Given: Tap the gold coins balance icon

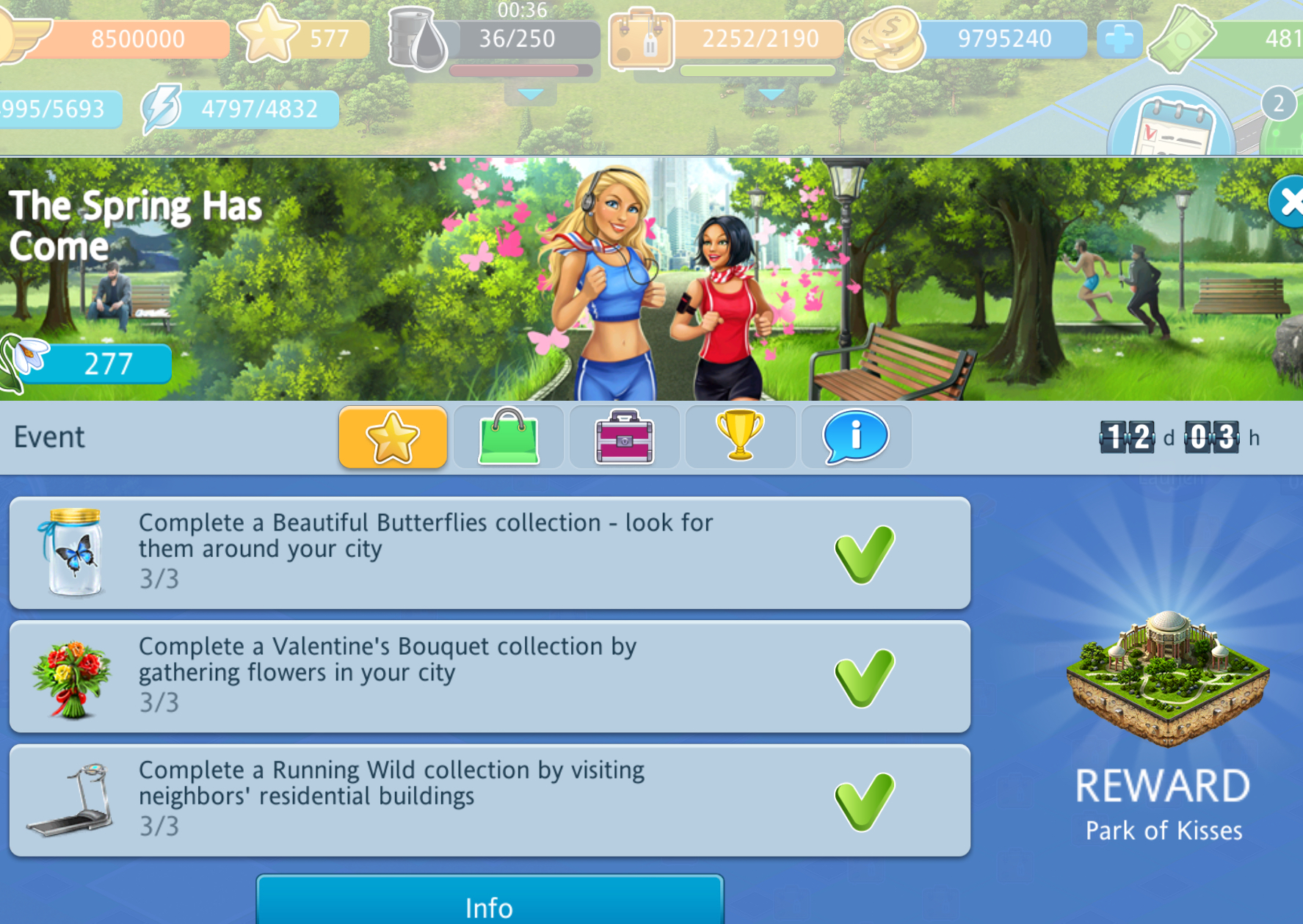Looking at the screenshot, I should (886, 39).
